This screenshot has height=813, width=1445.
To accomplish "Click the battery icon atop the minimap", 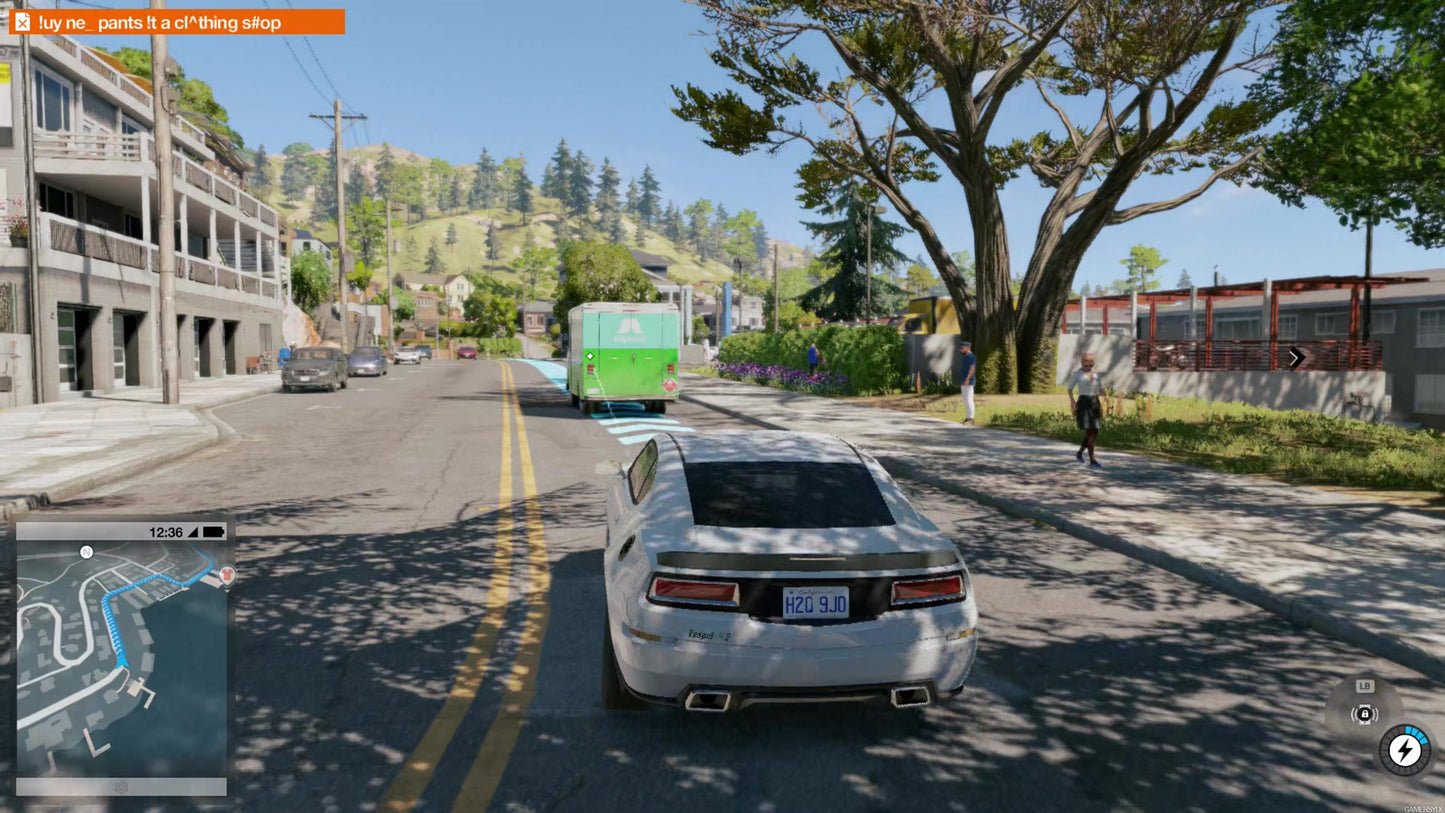I will click(x=210, y=532).
